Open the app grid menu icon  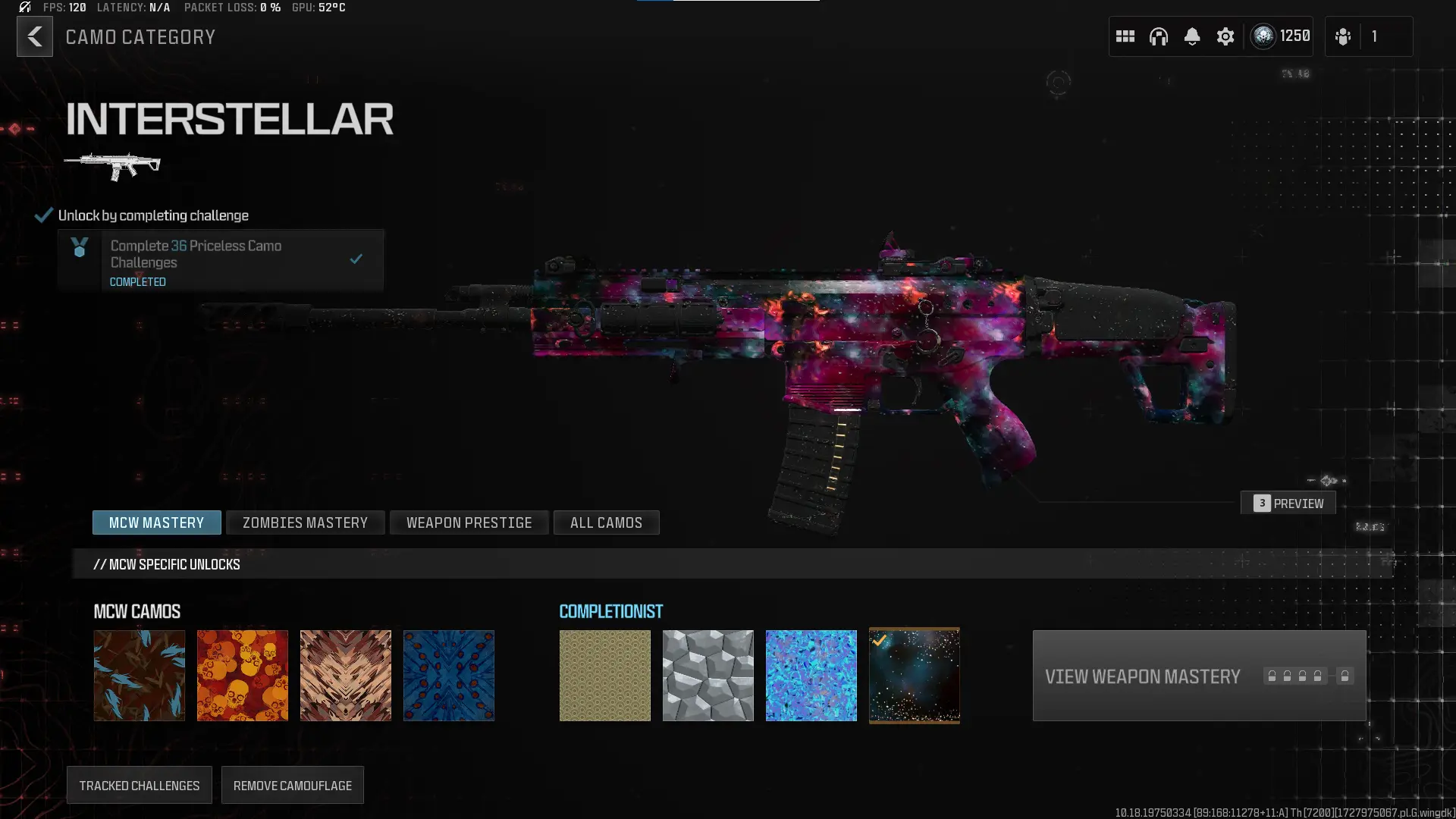point(1125,36)
